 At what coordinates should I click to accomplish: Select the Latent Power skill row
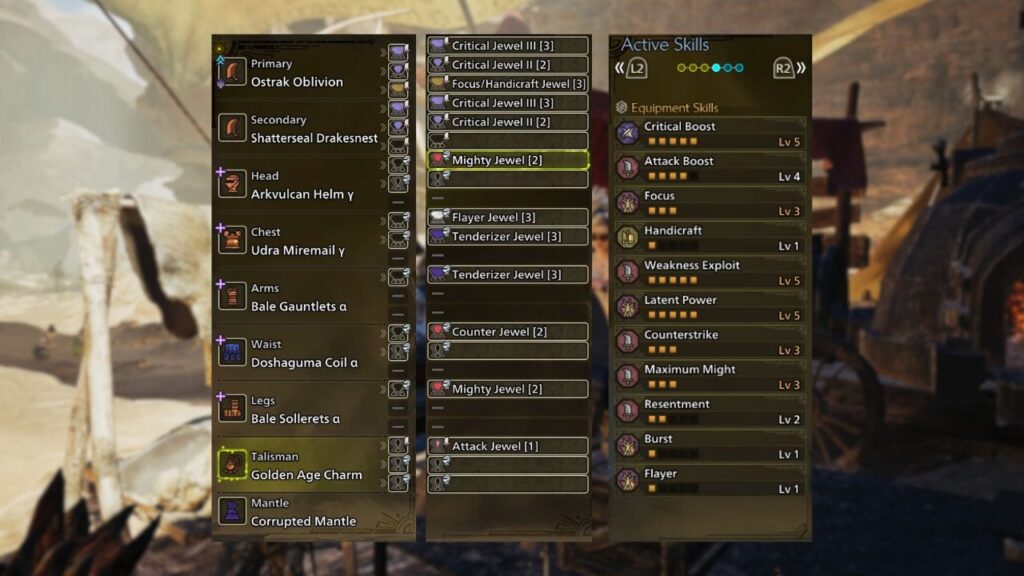[x=710, y=307]
